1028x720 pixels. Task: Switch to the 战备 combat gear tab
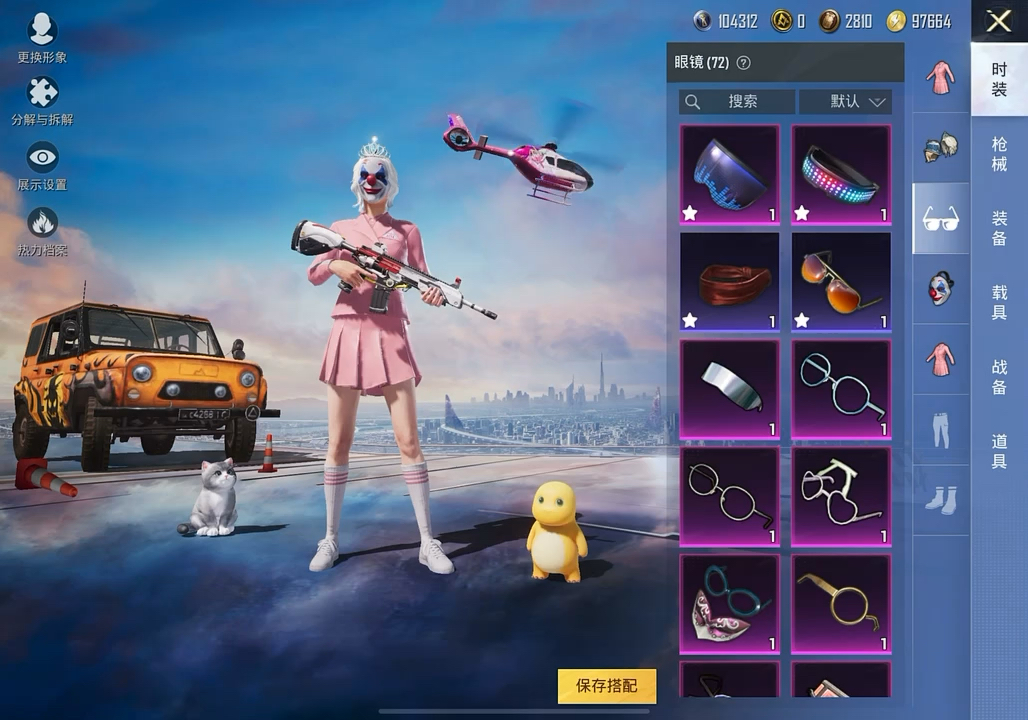[x=999, y=377]
